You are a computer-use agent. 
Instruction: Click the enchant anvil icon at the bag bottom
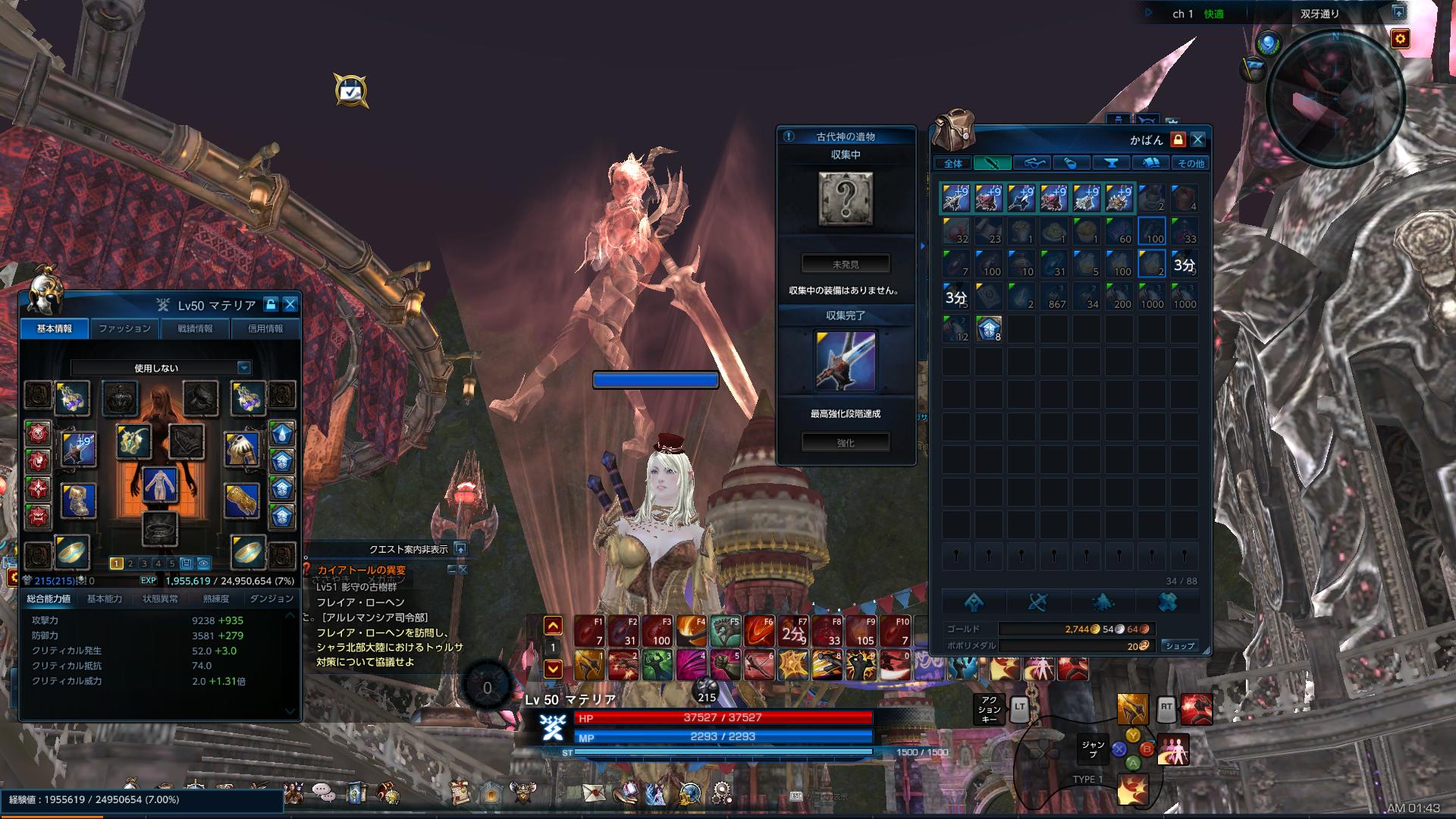pos(976,601)
